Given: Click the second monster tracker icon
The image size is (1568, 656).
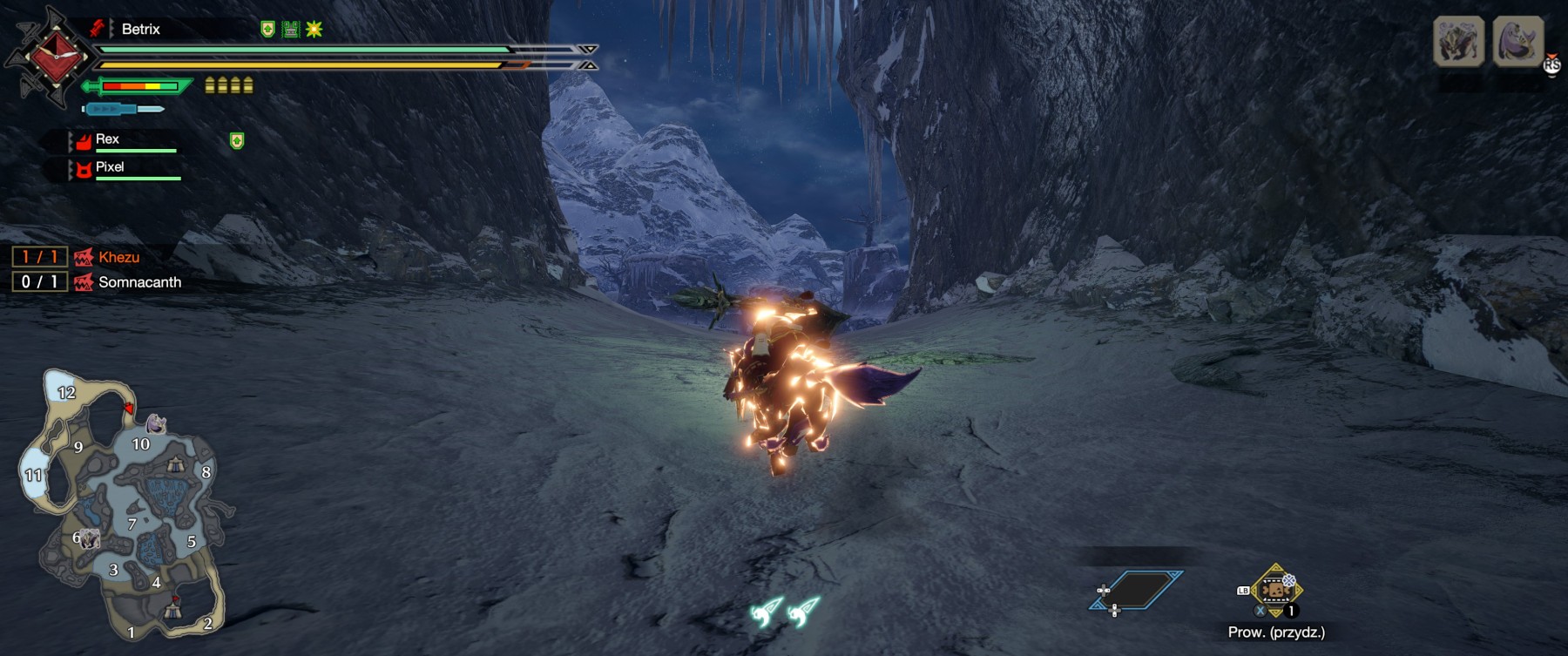Looking at the screenshot, I should 1518,41.
